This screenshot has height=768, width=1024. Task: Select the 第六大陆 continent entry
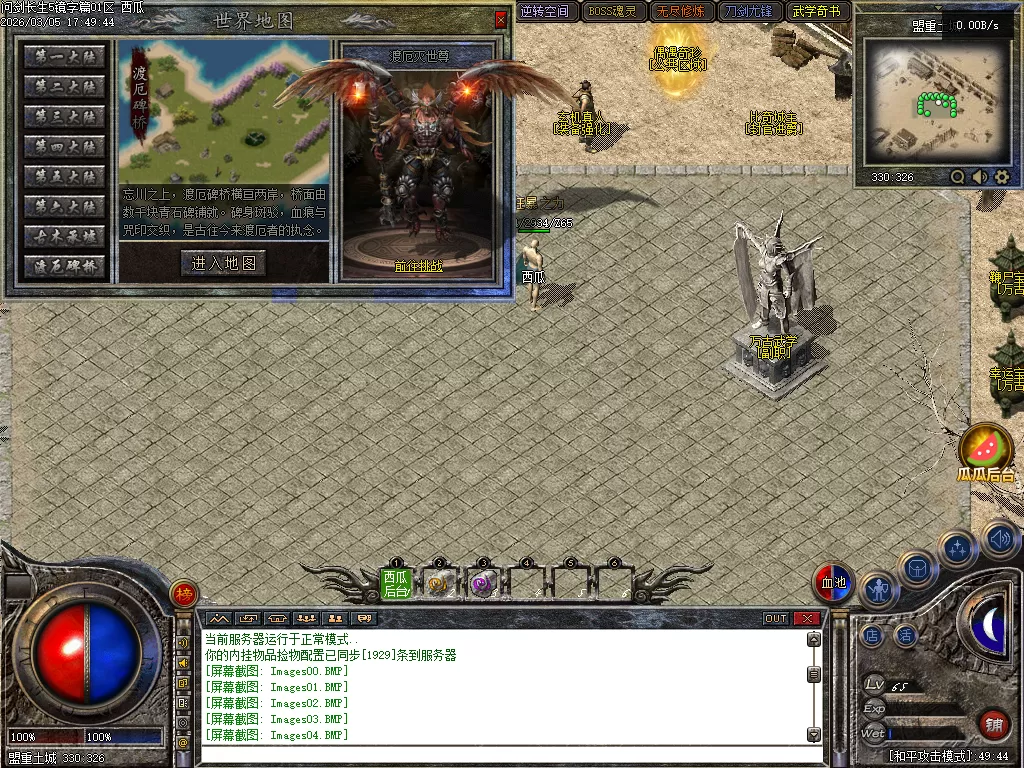(x=65, y=207)
